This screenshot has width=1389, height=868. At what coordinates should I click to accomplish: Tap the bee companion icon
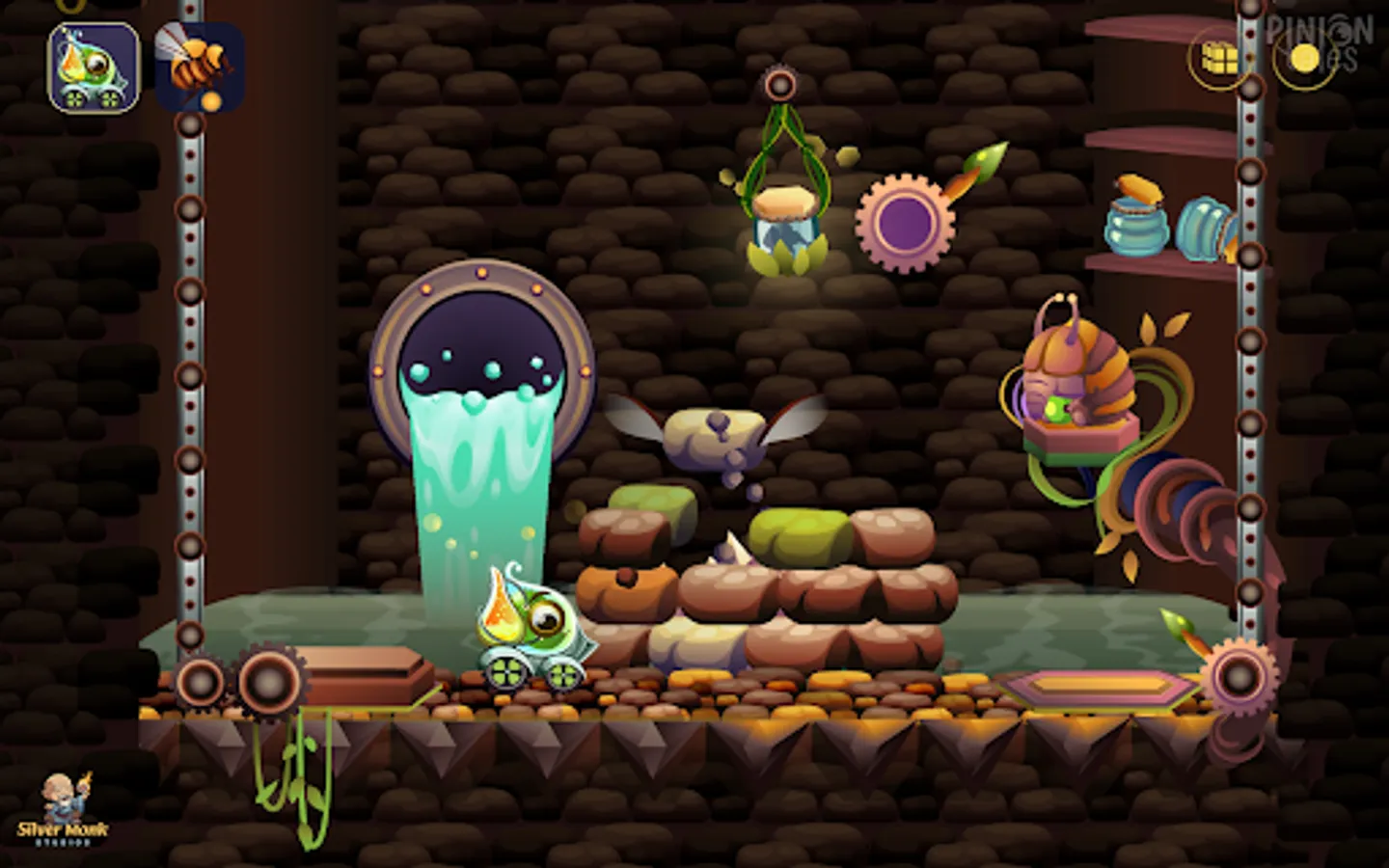[198, 66]
